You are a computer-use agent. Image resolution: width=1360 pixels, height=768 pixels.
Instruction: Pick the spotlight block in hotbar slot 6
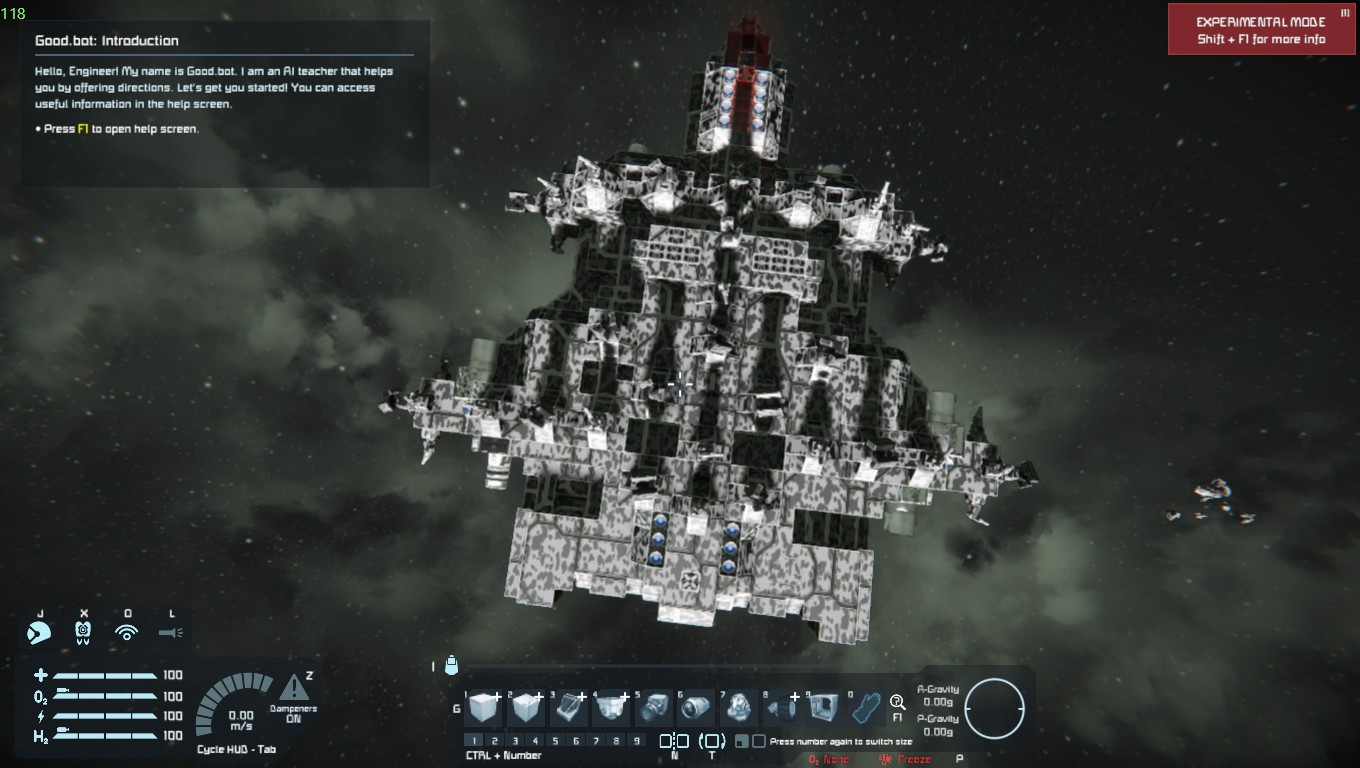(697, 708)
